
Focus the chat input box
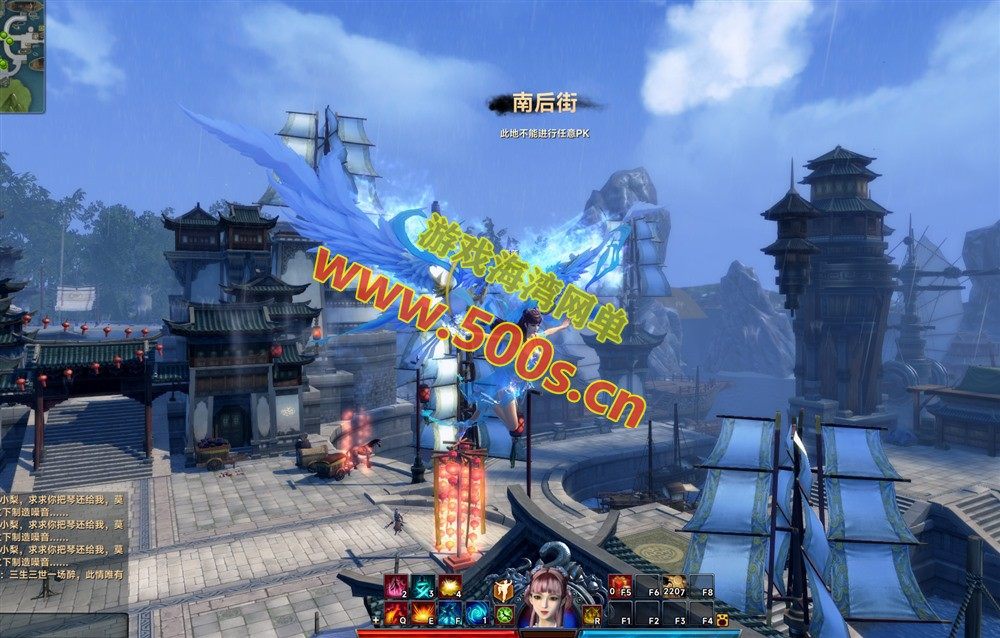coord(62,624)
